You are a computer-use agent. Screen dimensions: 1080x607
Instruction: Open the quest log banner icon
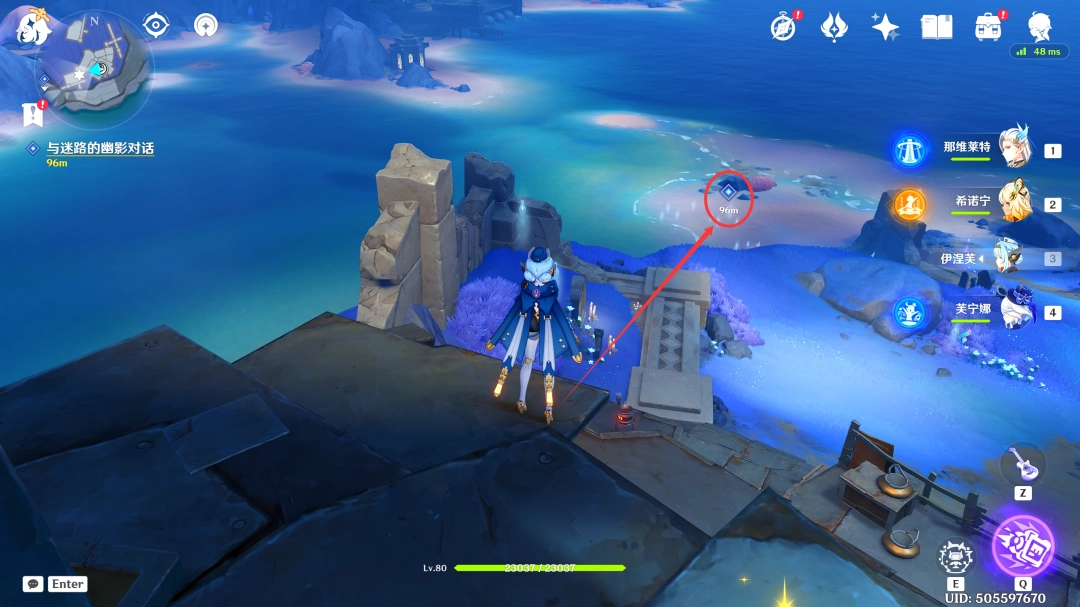tap(32, 116)
